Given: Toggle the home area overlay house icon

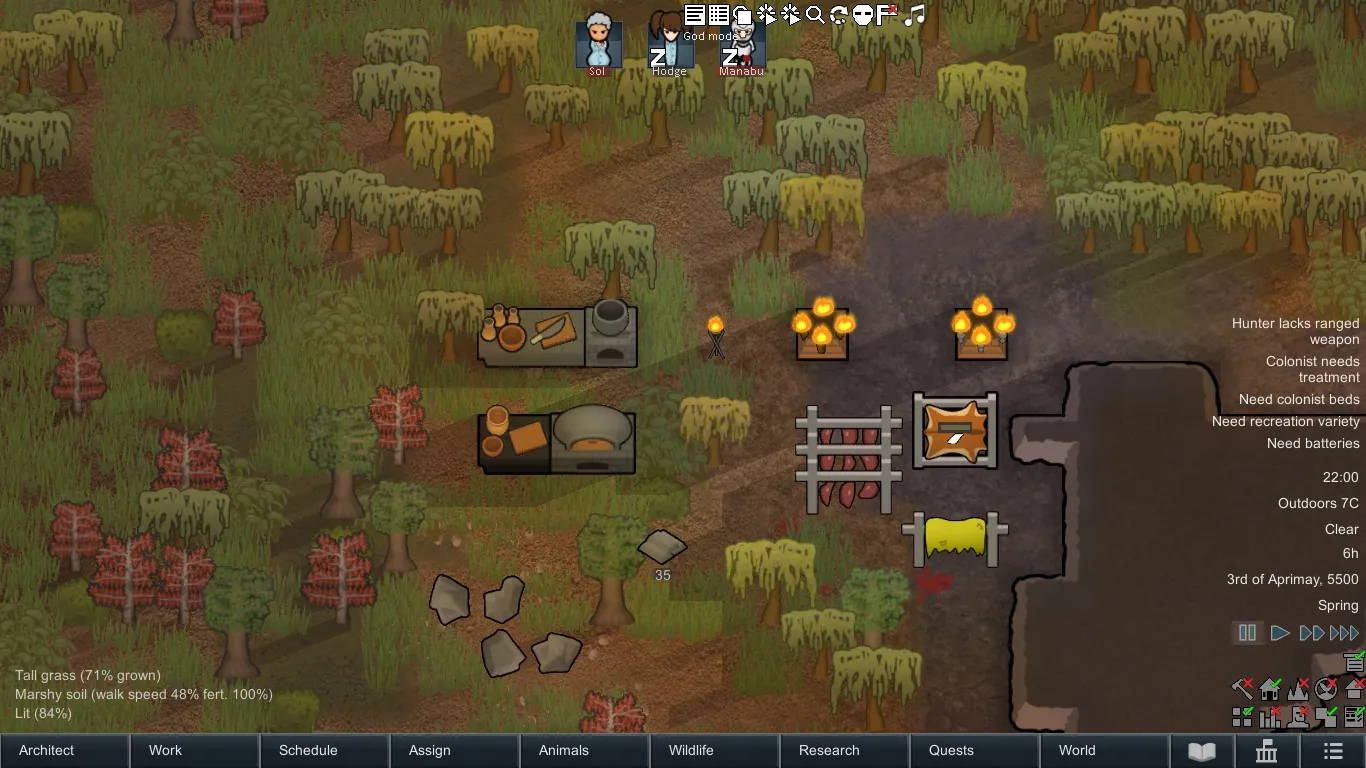Looking at the screenshot, I should [x=1270, y=688].
